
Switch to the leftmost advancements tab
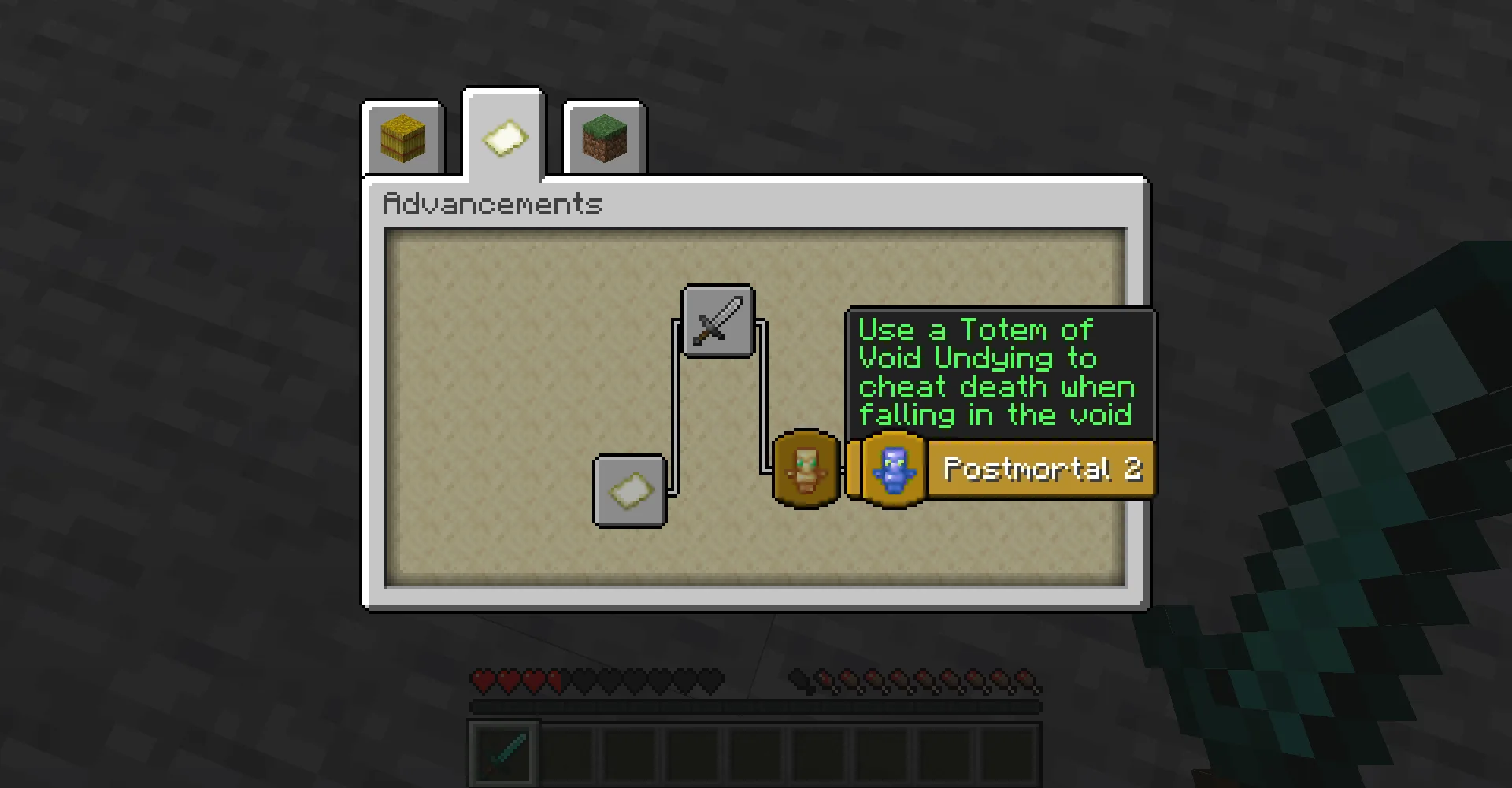[403, 139]
